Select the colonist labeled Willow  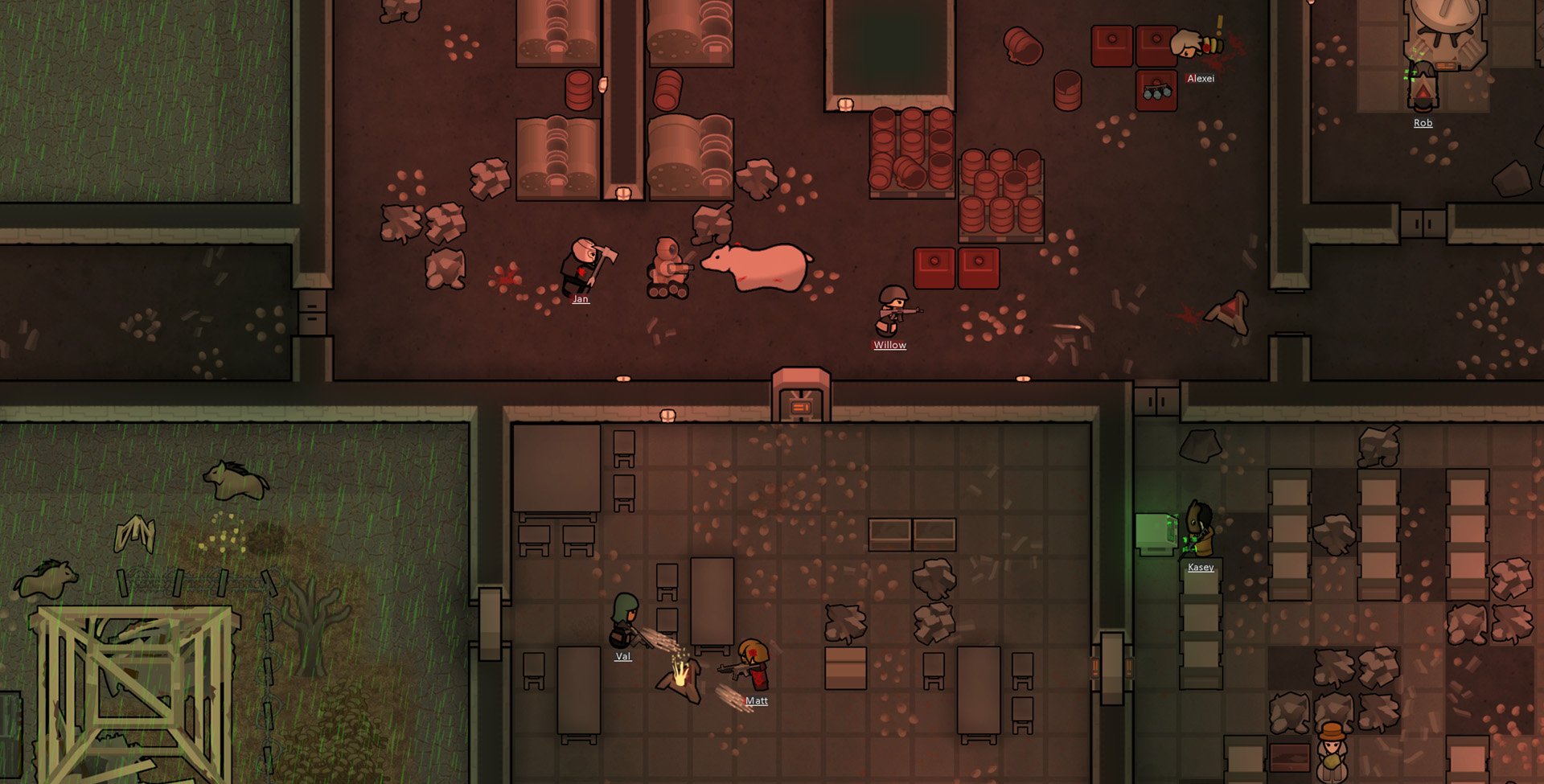click(889, 345)
